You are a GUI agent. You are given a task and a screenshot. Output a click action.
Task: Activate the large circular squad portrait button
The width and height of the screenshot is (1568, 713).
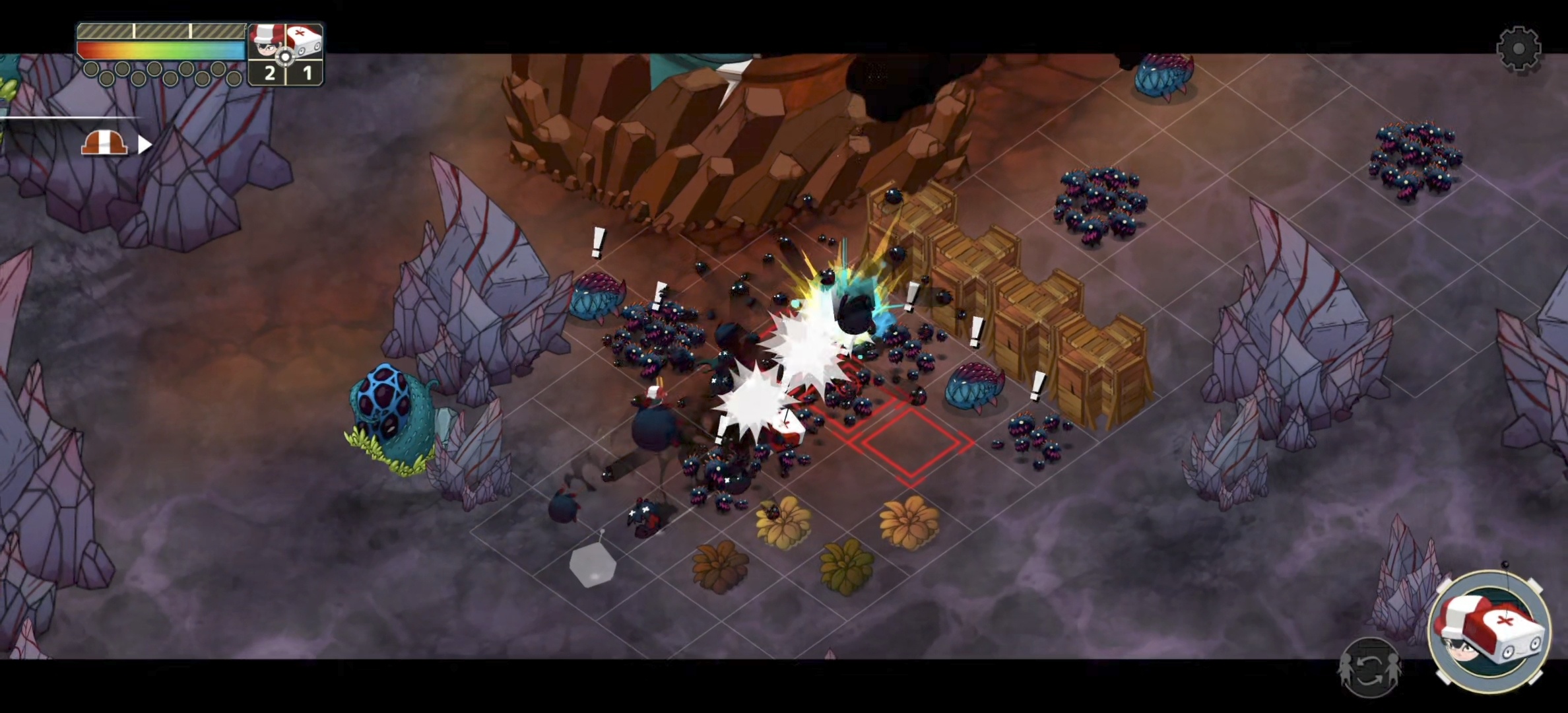coord(1489,632)
